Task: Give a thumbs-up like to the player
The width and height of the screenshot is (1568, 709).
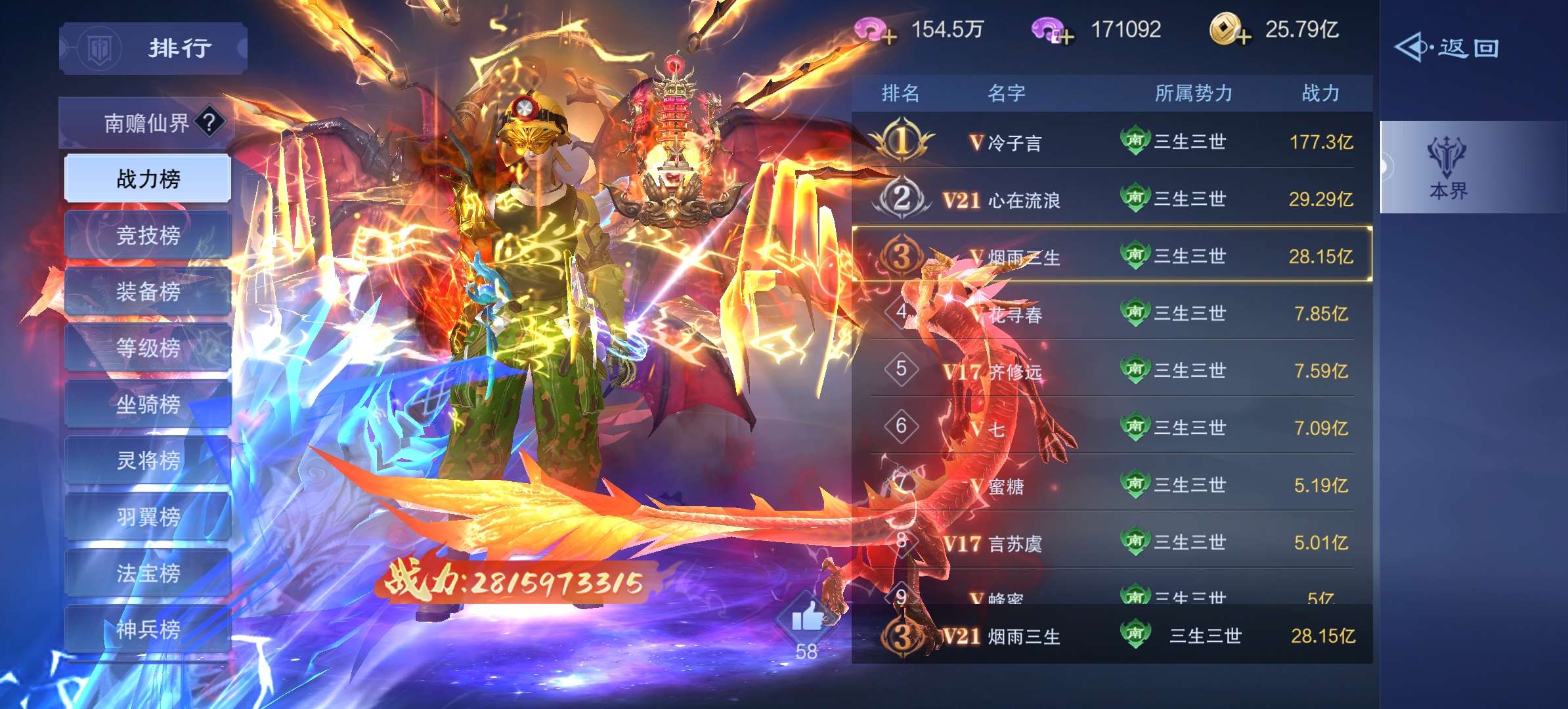Action: click(806, 618)
